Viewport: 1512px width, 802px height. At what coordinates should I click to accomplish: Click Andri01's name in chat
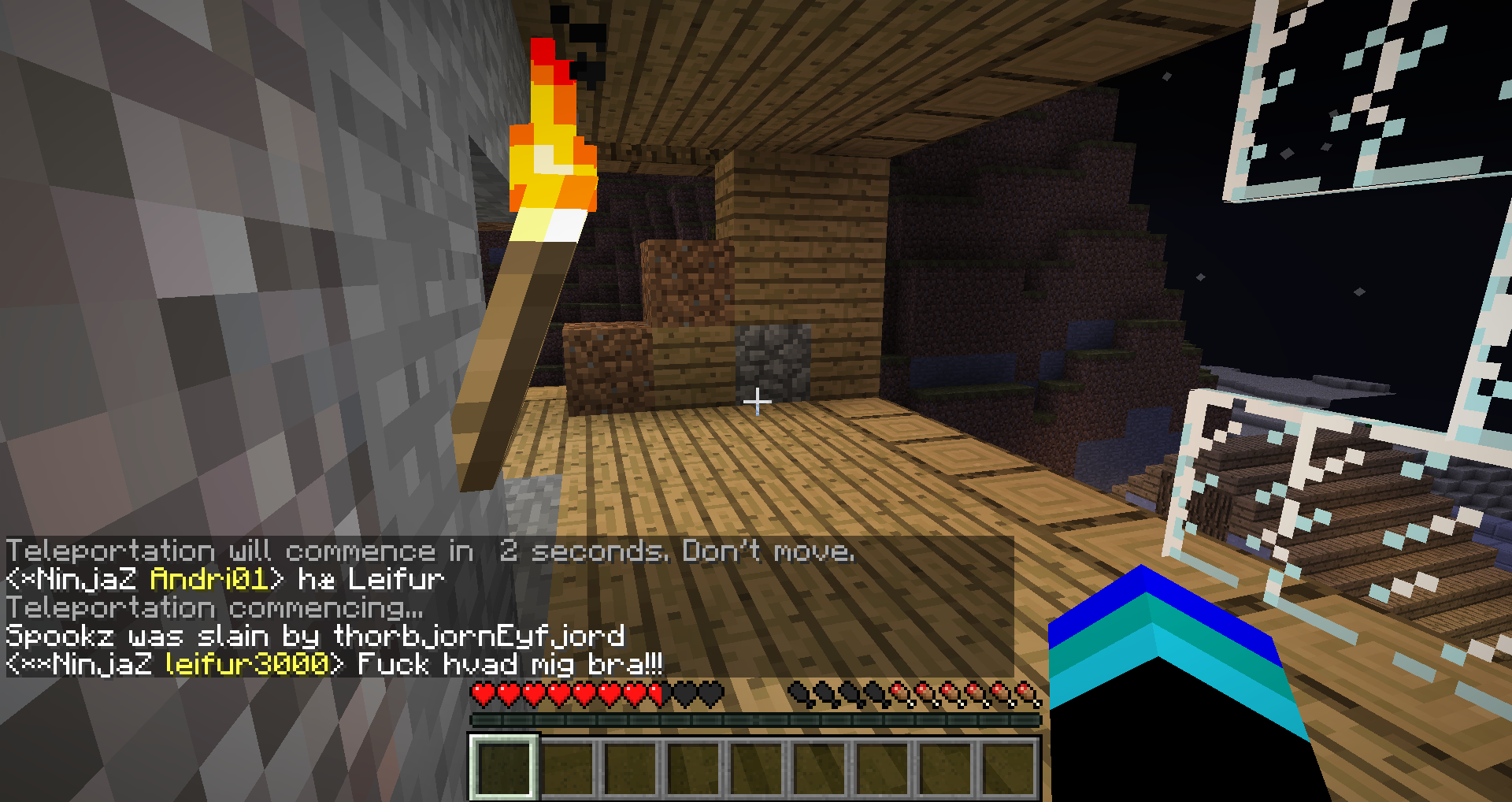click(x=209, y=580)
